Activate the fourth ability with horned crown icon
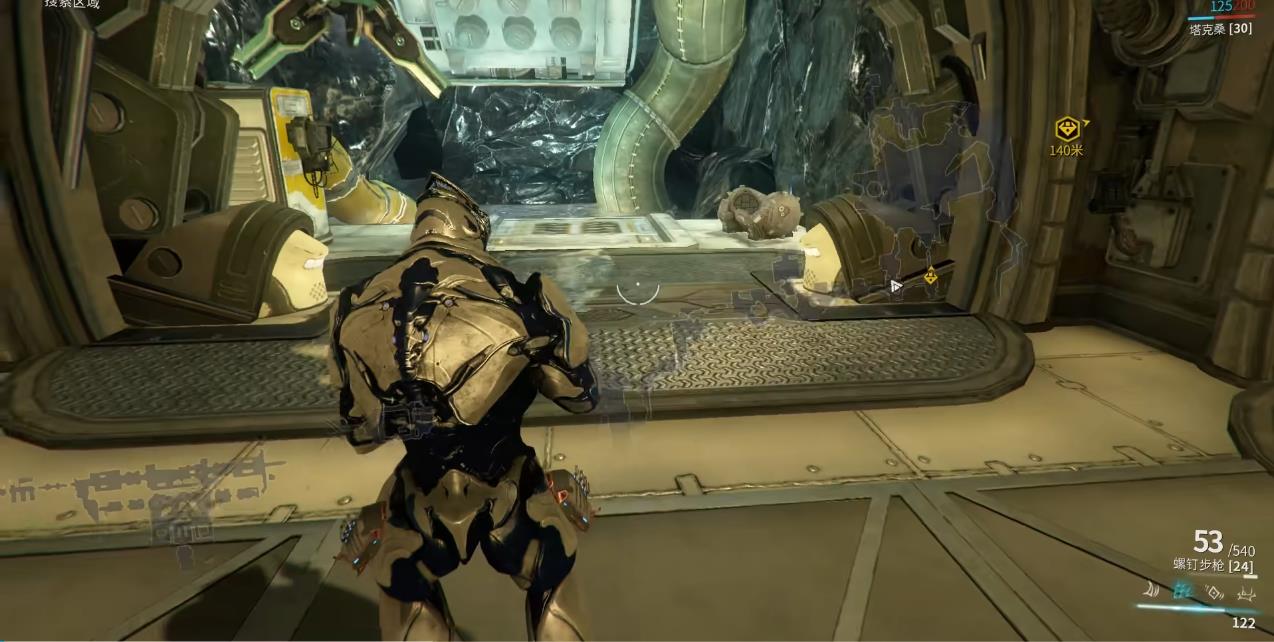This screenshot has width=1274, height=642. (x=1245, y=594)
